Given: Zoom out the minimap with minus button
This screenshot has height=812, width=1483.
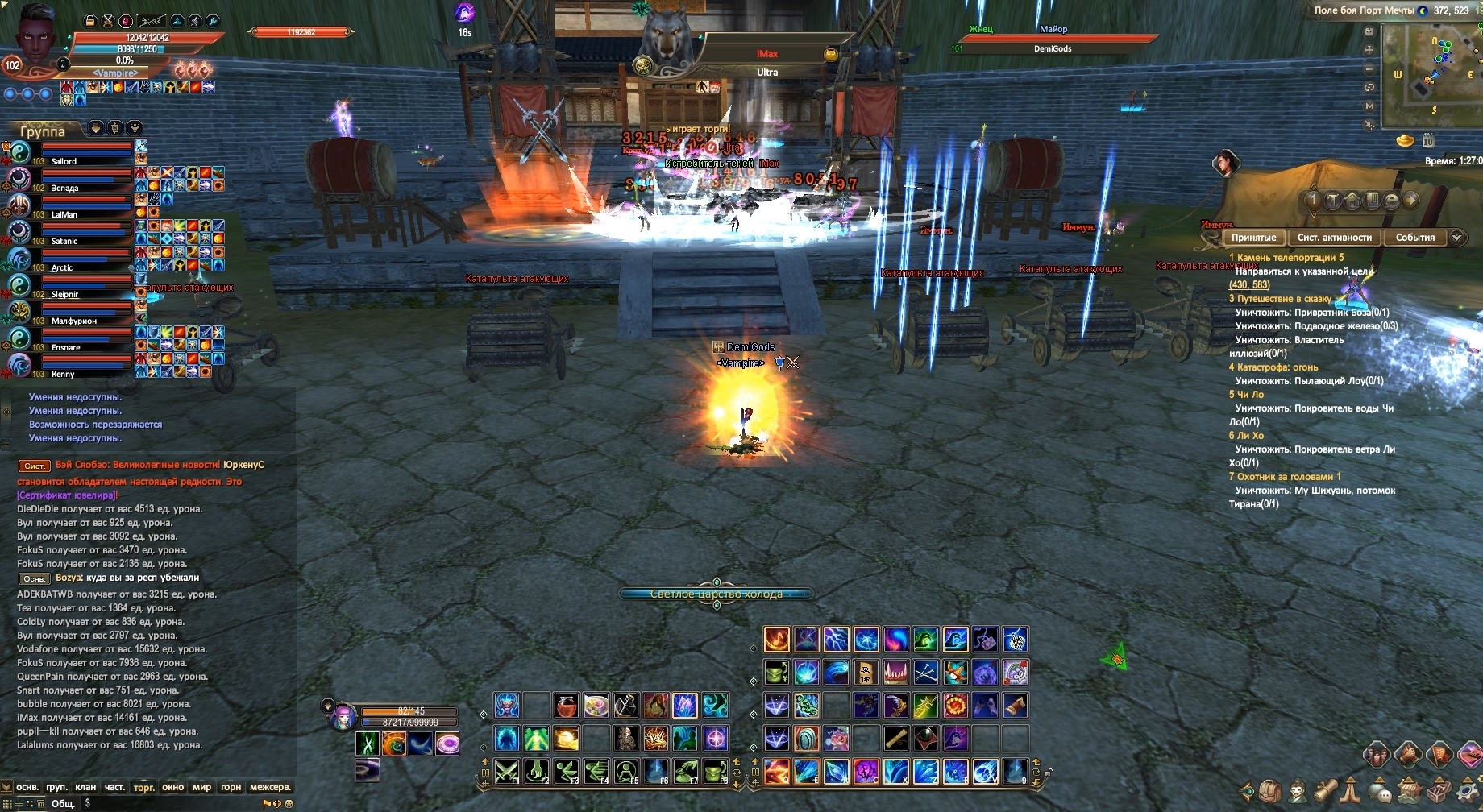Looking at the screenshot, I should [x=1369, y=68].
